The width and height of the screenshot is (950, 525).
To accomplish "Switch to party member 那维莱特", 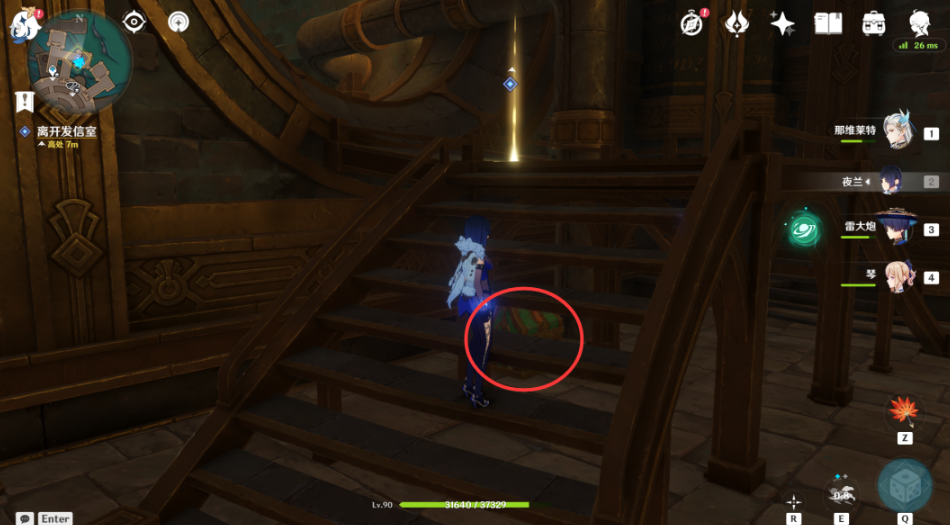I will [x=896, y=132].
